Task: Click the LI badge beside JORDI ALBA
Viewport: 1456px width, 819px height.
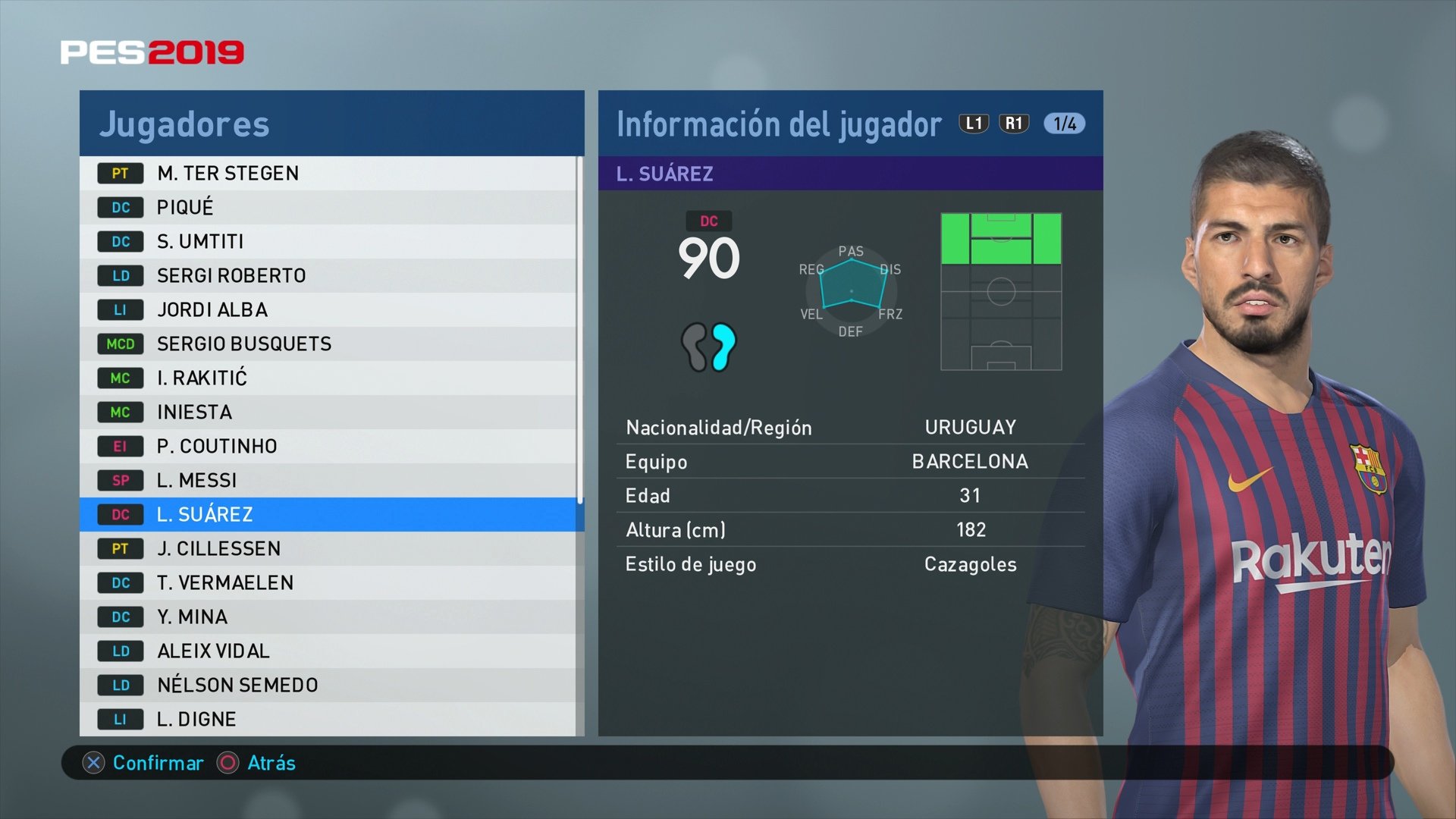Action: 121,309
